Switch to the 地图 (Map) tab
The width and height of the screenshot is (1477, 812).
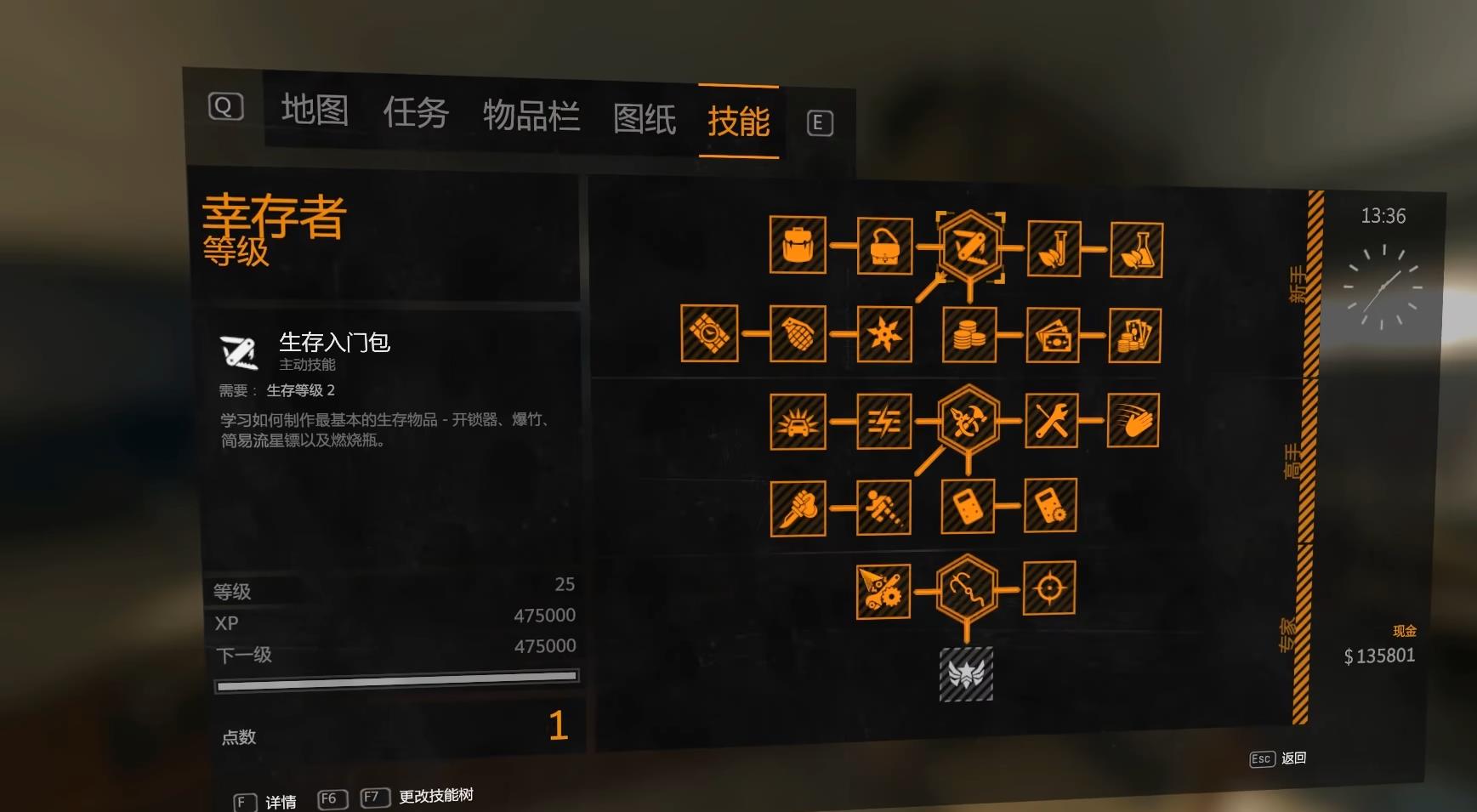tap(315, 111)
